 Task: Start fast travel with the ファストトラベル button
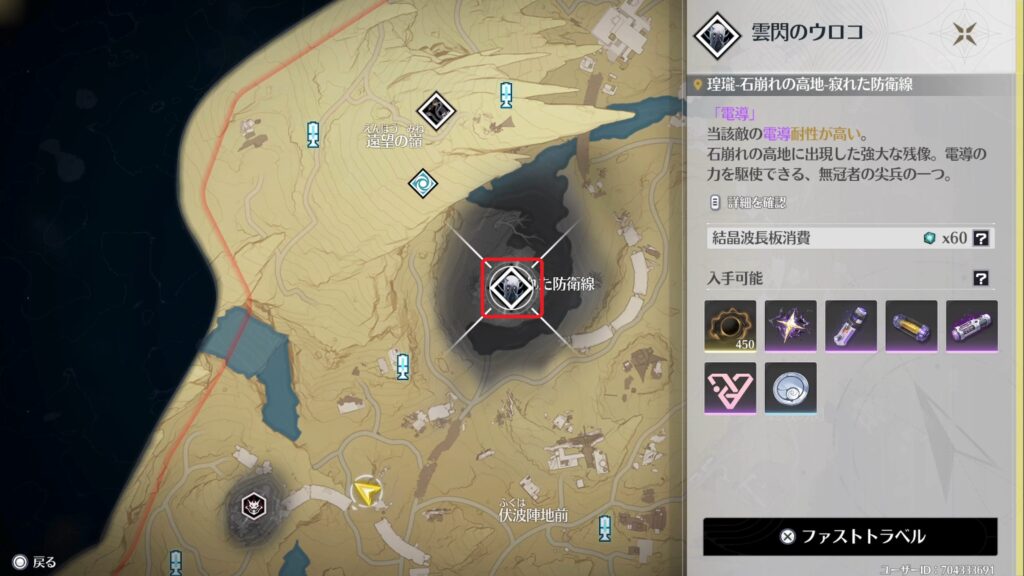[x=850, y=536]
